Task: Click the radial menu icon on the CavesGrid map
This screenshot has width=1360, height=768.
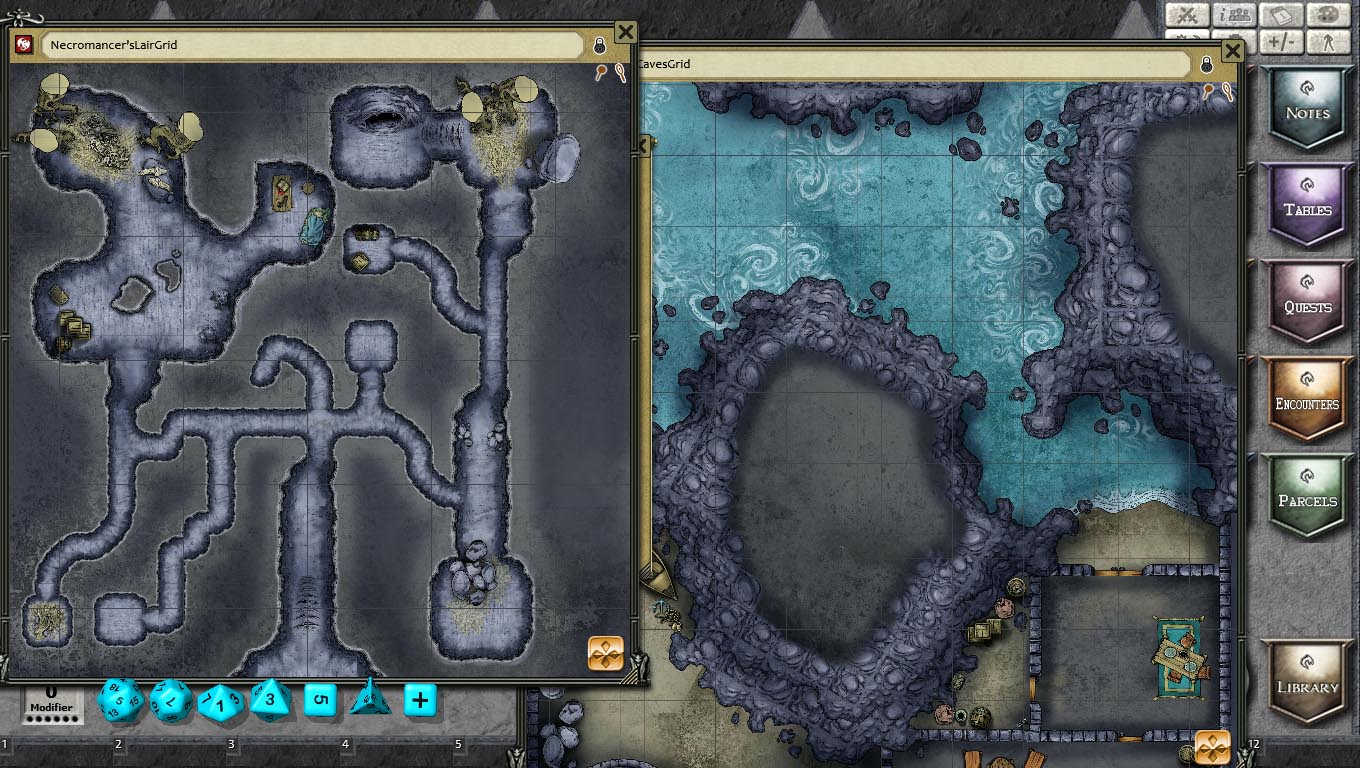Action: (1214, 745)
